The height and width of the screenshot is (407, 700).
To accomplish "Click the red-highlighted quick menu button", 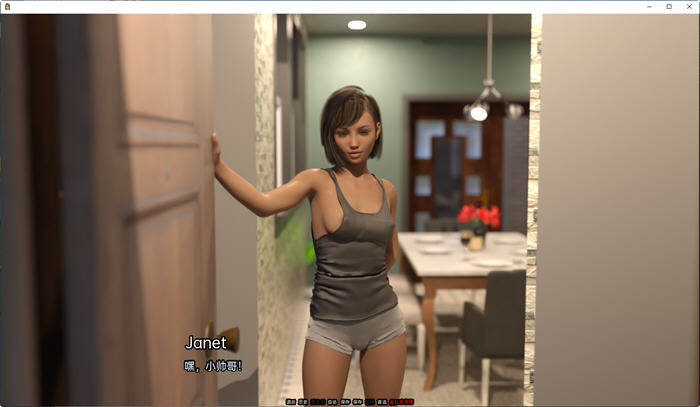I will (402, 402).
